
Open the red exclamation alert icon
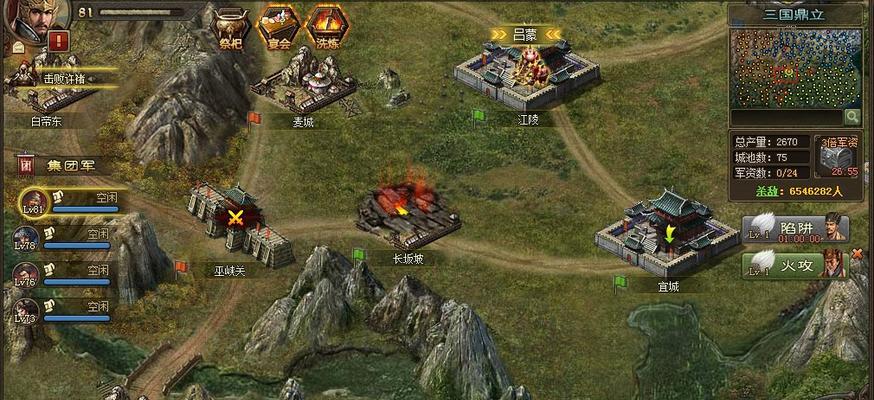59,42
